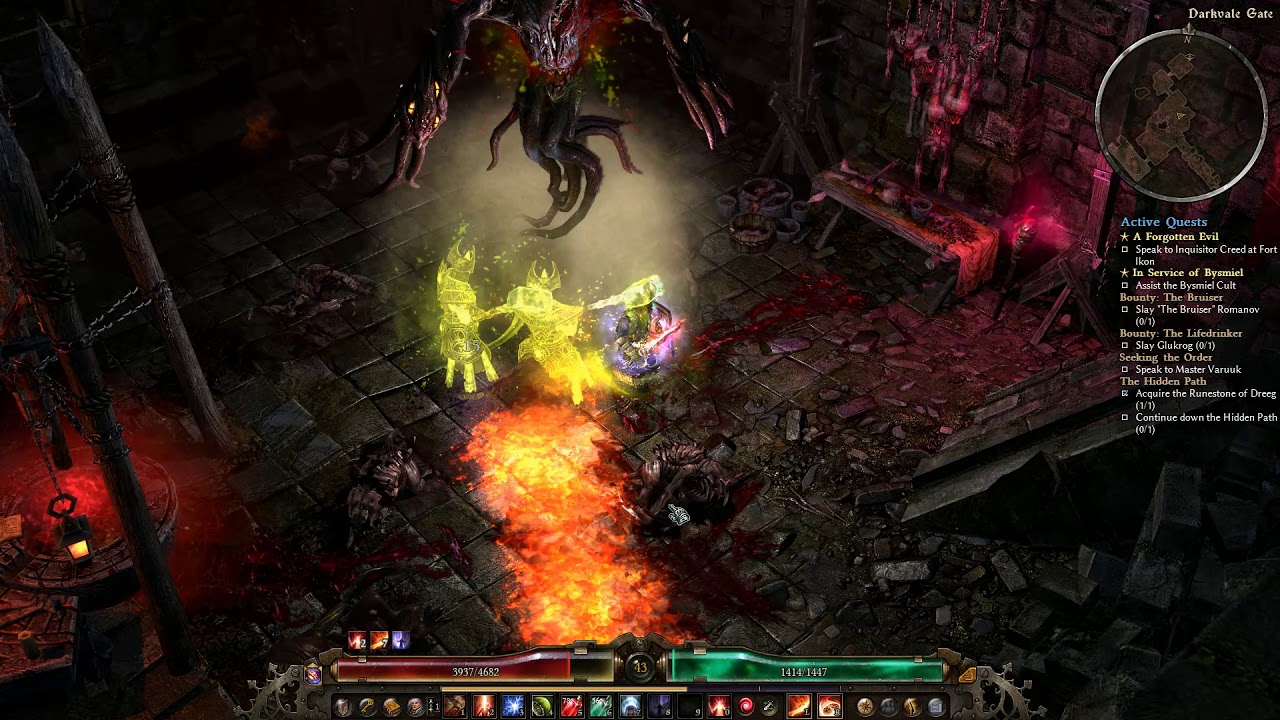1280x720 pixels.
Task: Check the Slay Glukrog objective box
Action: coord(1124,344)
